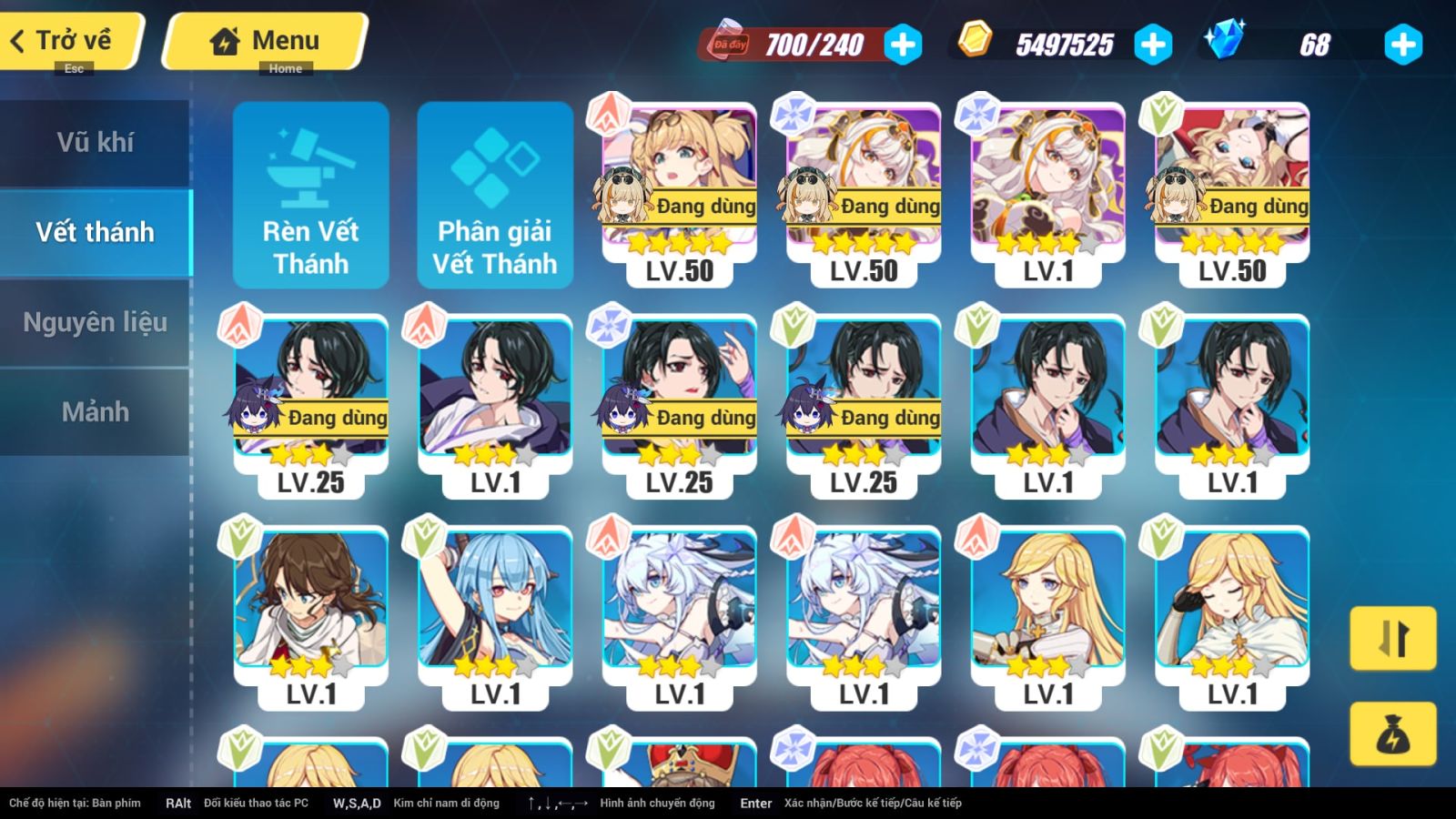Open the Home Menu button
This screenshot has width=1456, height=819.
pos(265,41)
